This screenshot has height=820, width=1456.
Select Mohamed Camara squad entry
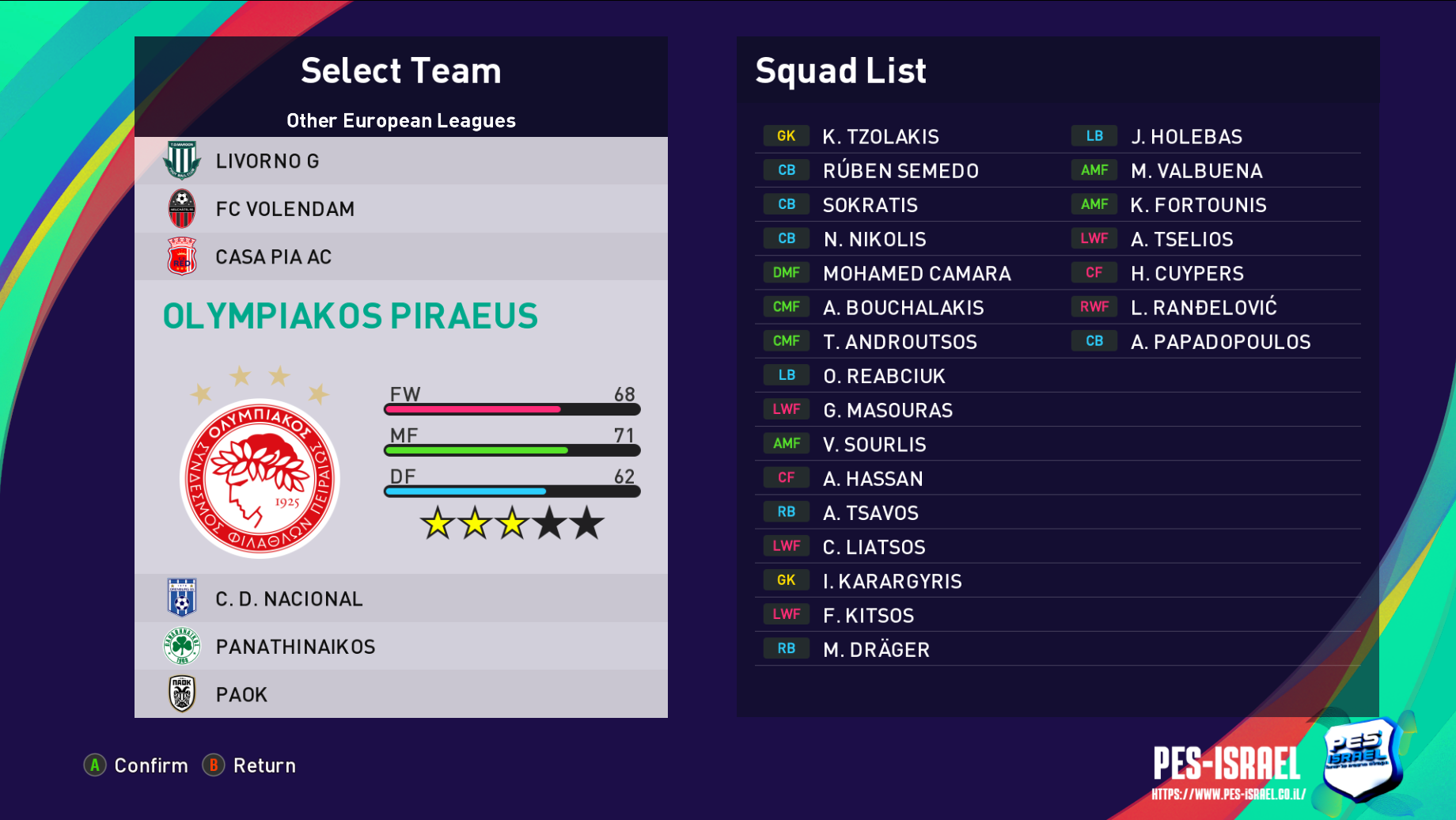click(x=916, y=274)
